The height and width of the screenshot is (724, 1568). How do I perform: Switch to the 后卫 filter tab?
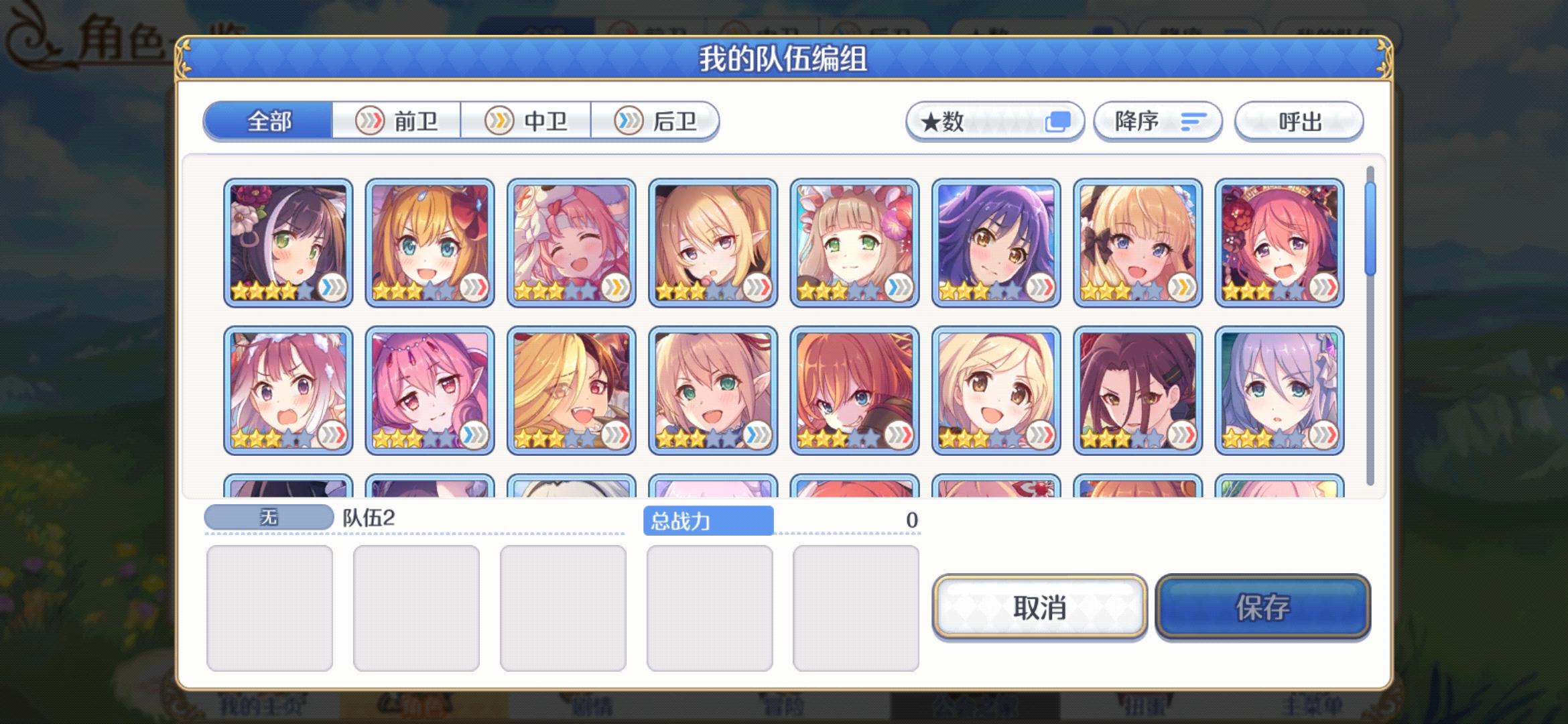tap(672, 121)
